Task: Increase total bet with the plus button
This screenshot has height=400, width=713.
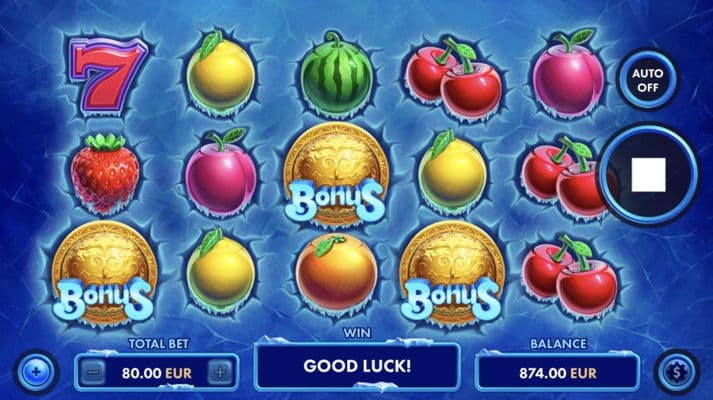Action: [x=221, y=372]
